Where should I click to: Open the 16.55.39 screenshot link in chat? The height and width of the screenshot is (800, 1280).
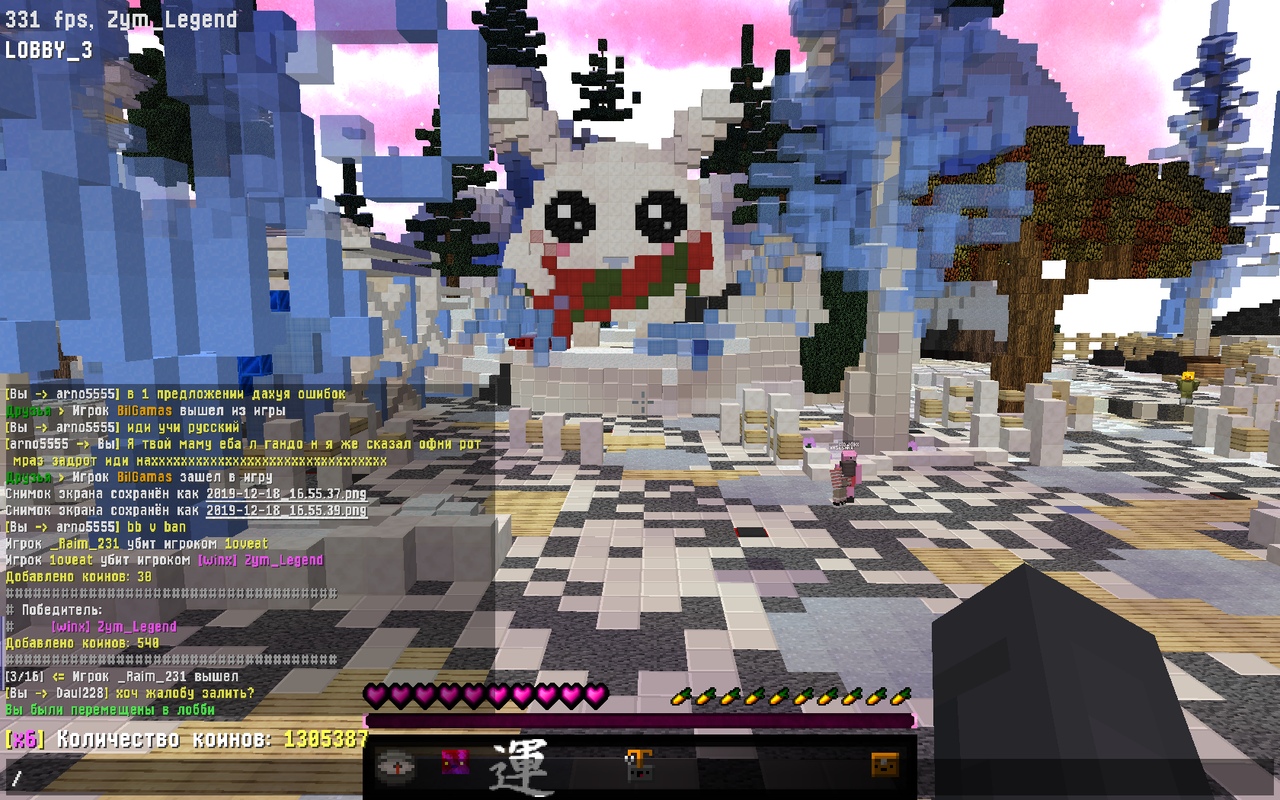286,510
